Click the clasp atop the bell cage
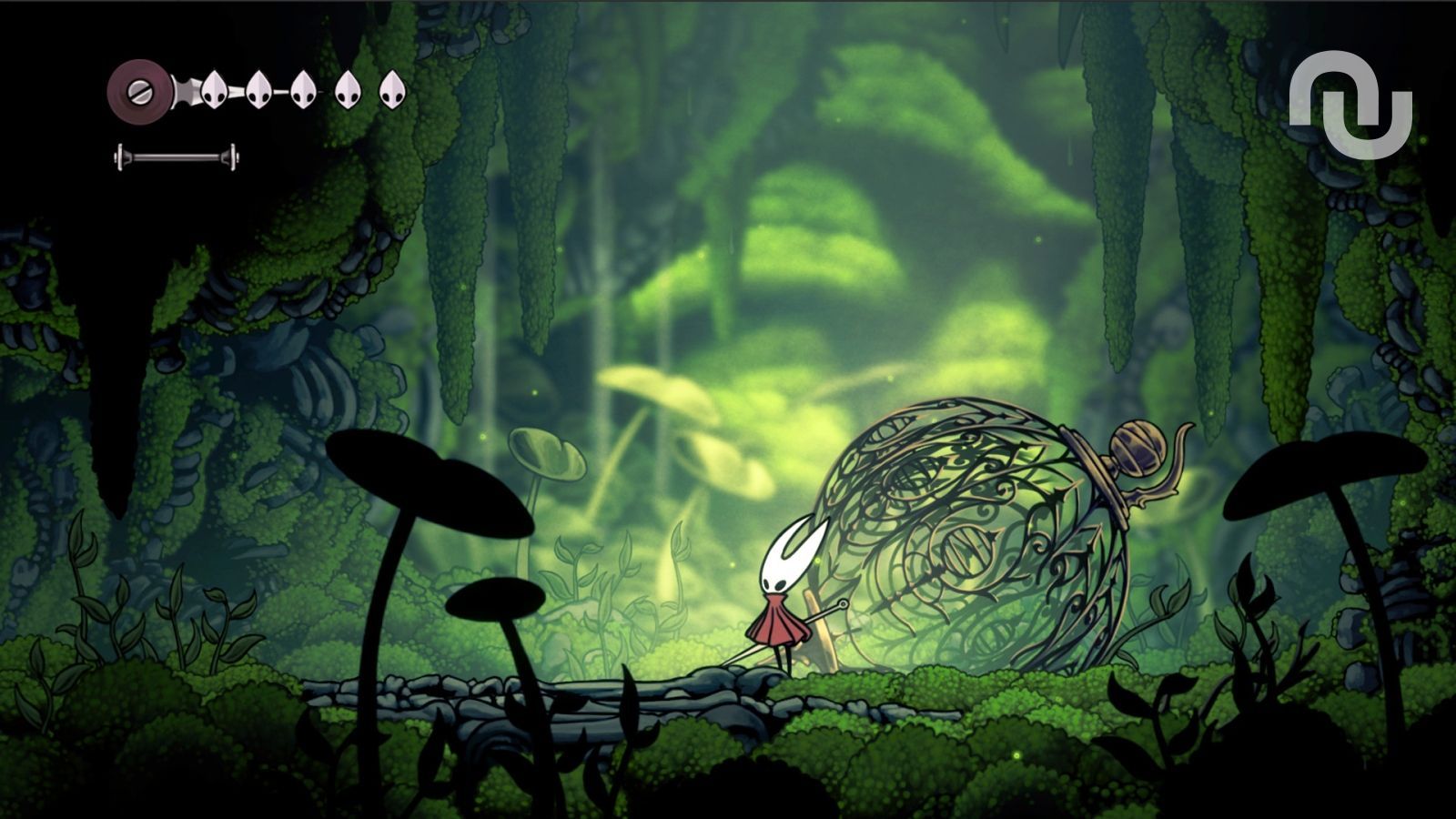 [x=1137, y=446]
